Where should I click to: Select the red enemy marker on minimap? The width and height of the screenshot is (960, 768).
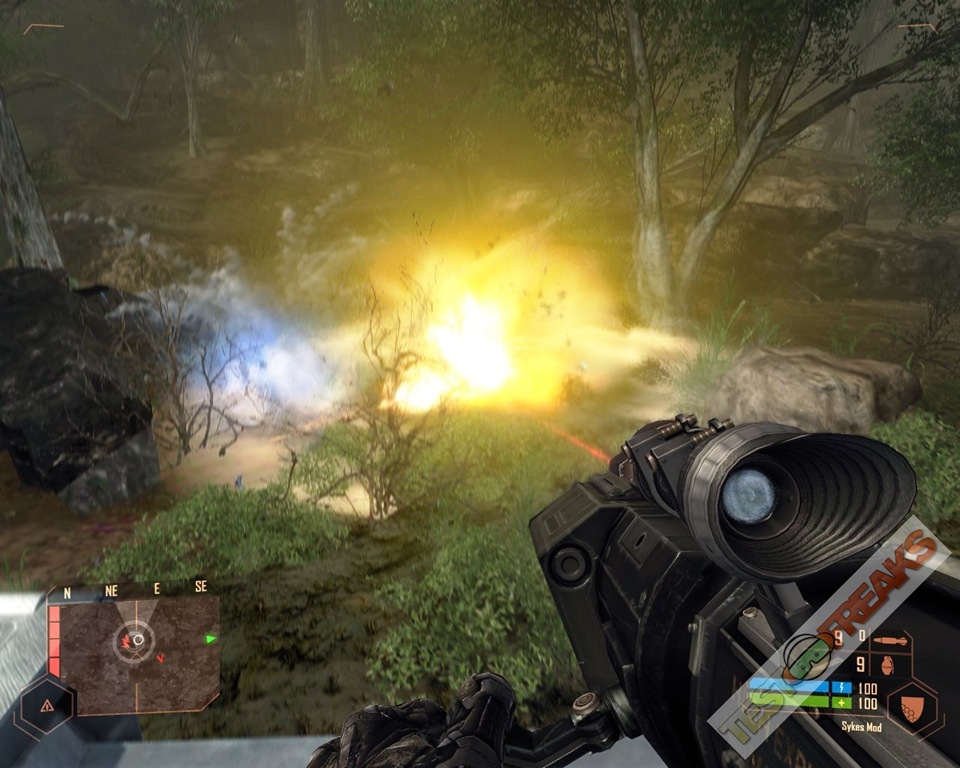127,640
